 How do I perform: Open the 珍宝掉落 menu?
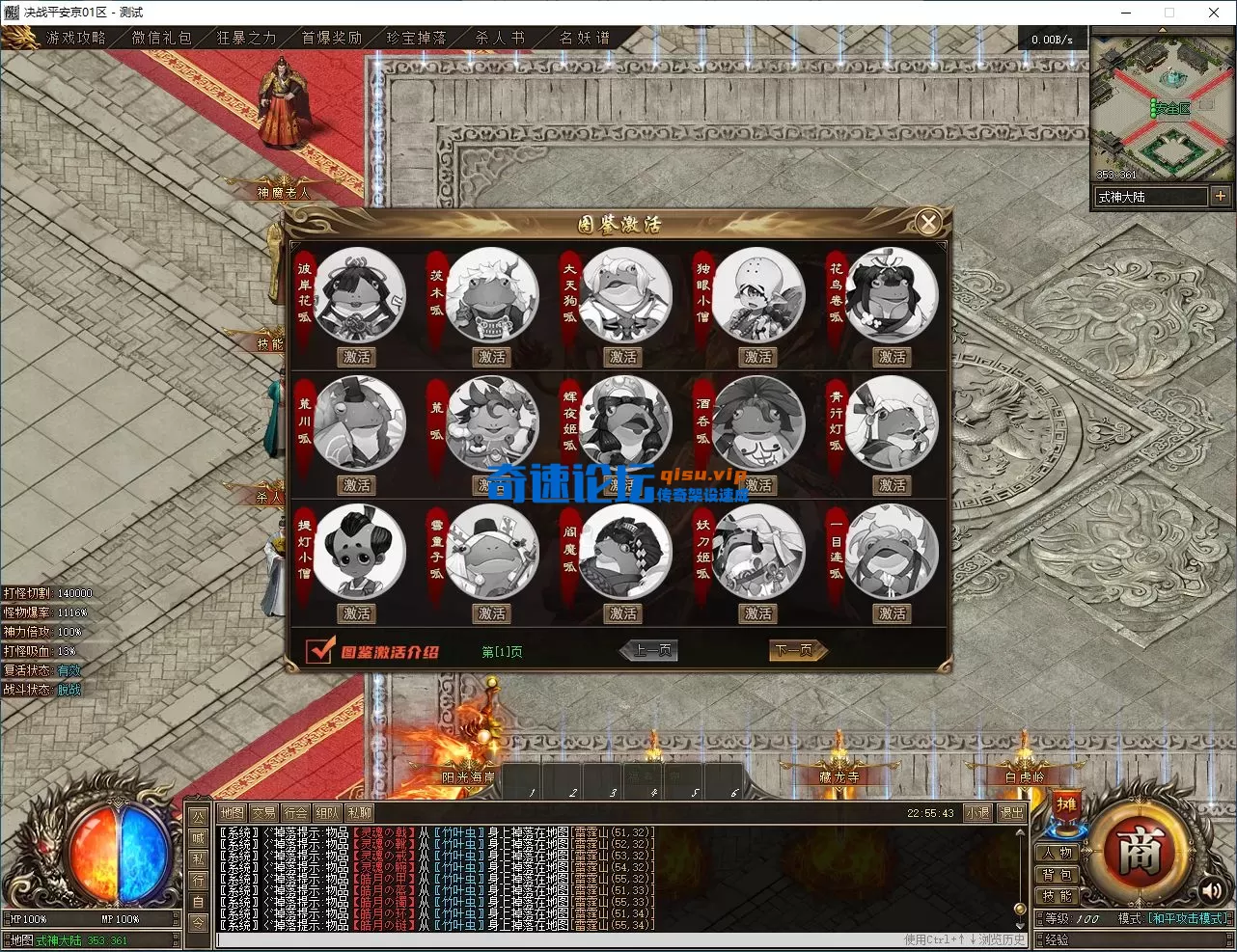(416, 38)
